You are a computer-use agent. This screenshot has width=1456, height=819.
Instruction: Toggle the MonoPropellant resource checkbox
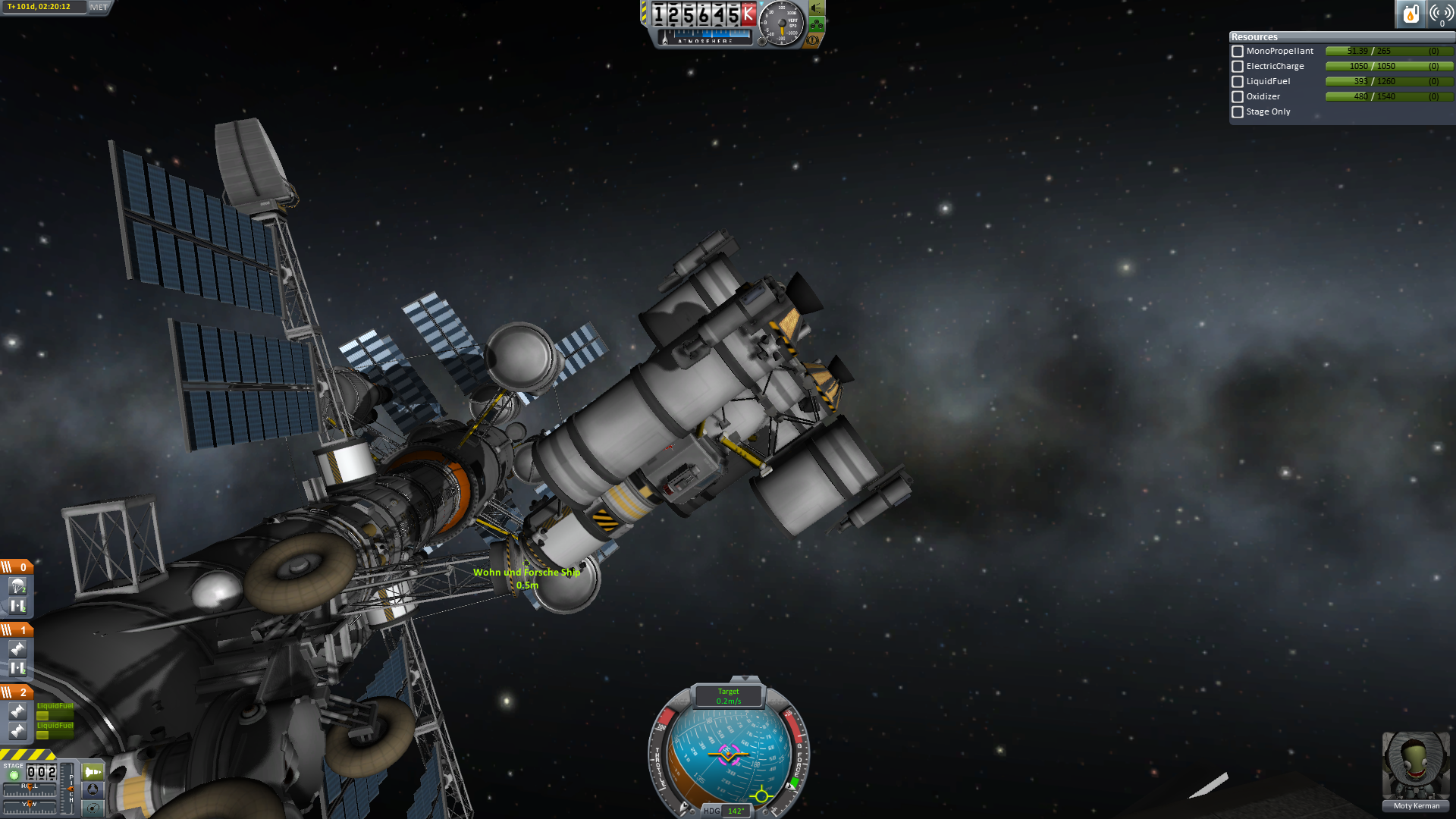click(x=1238, y=52)
